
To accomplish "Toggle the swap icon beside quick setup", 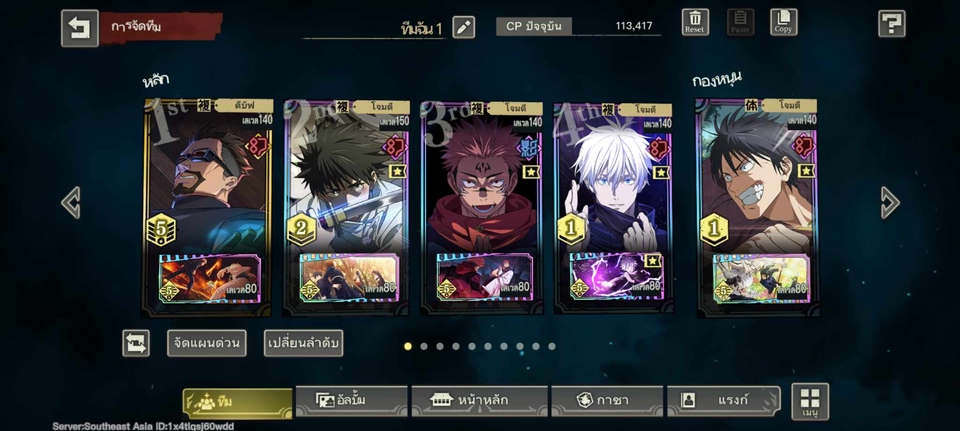I will click(136, 343).
